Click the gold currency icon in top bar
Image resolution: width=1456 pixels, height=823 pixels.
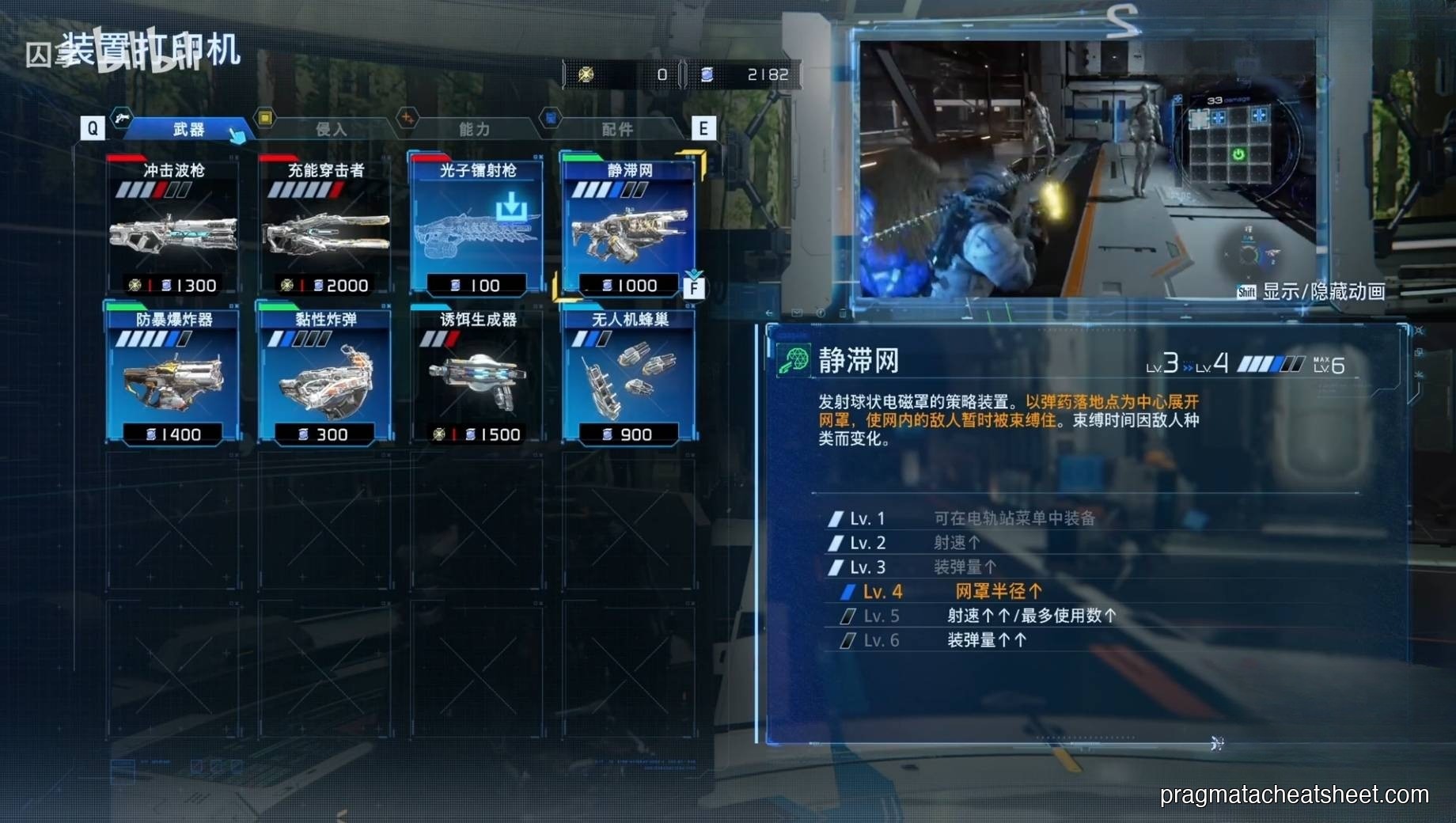586,74
